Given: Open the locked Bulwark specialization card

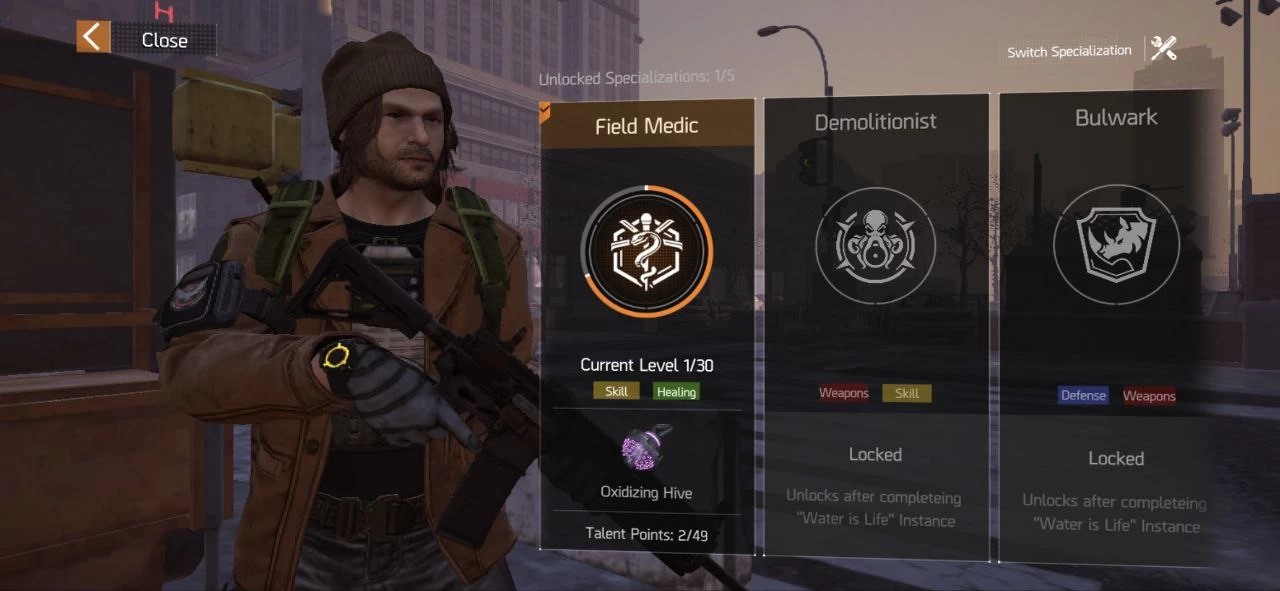Looking at the screenshot, I should (1115, 322).
